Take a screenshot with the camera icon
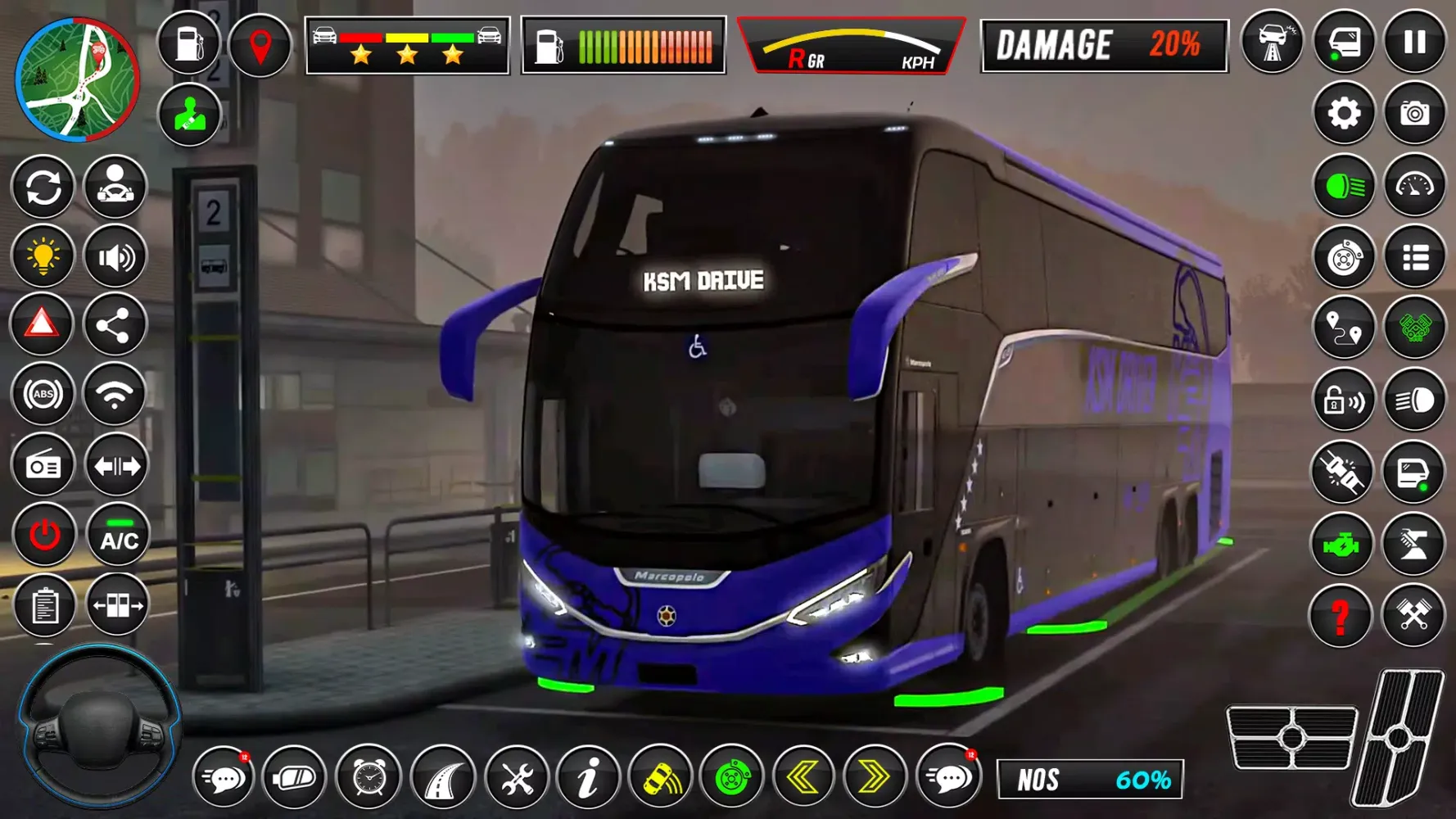This screenshot has width=1456, height=819. 1414,114
